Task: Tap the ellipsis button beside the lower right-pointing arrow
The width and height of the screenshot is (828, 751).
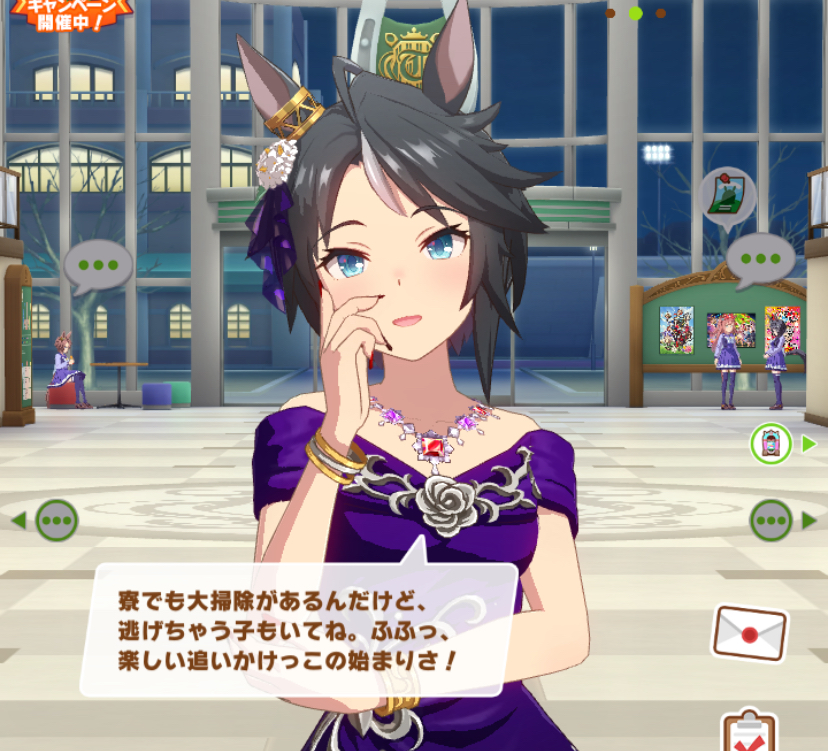Action: (771, 520)
